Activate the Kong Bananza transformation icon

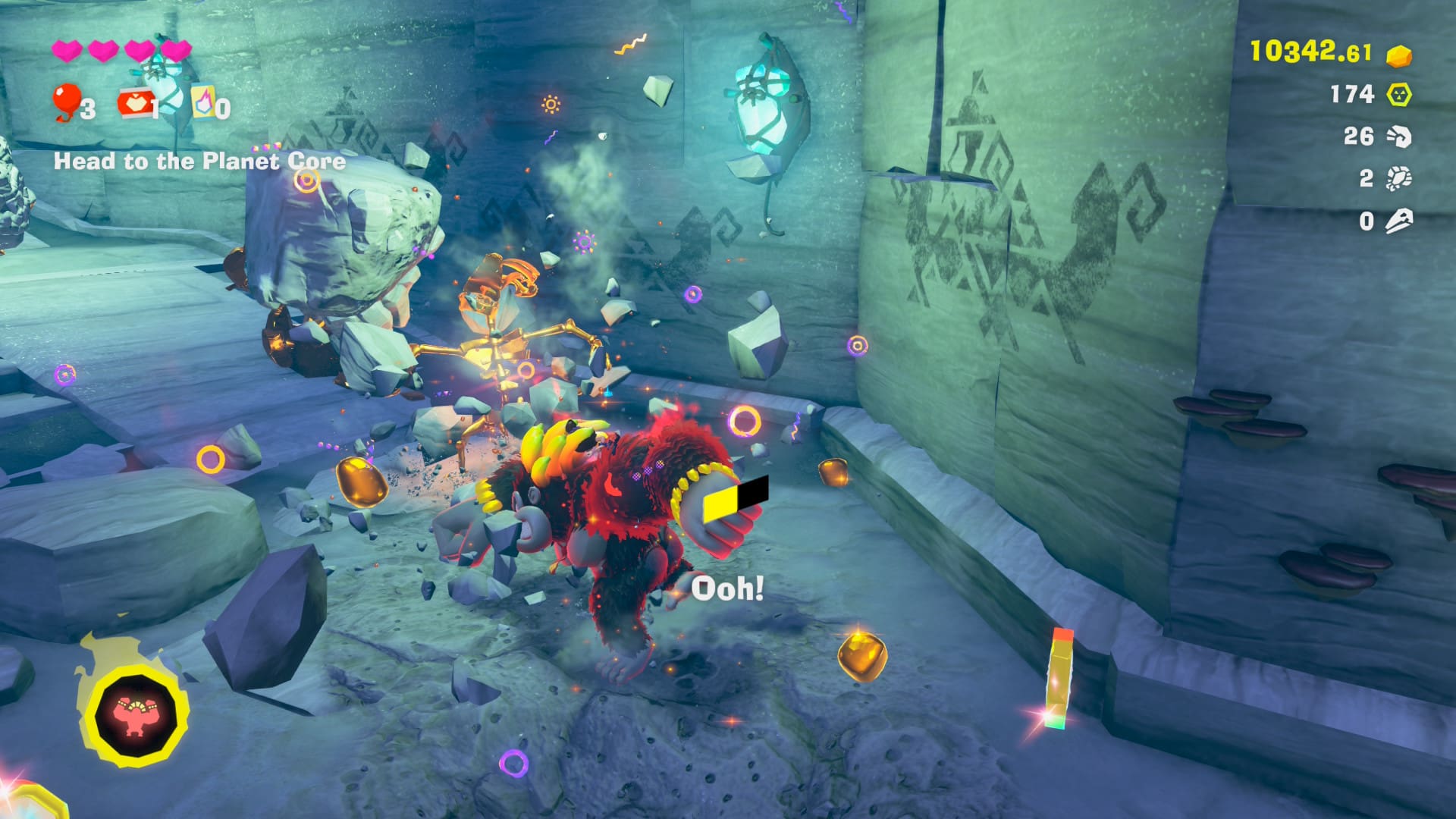point(136,714)
